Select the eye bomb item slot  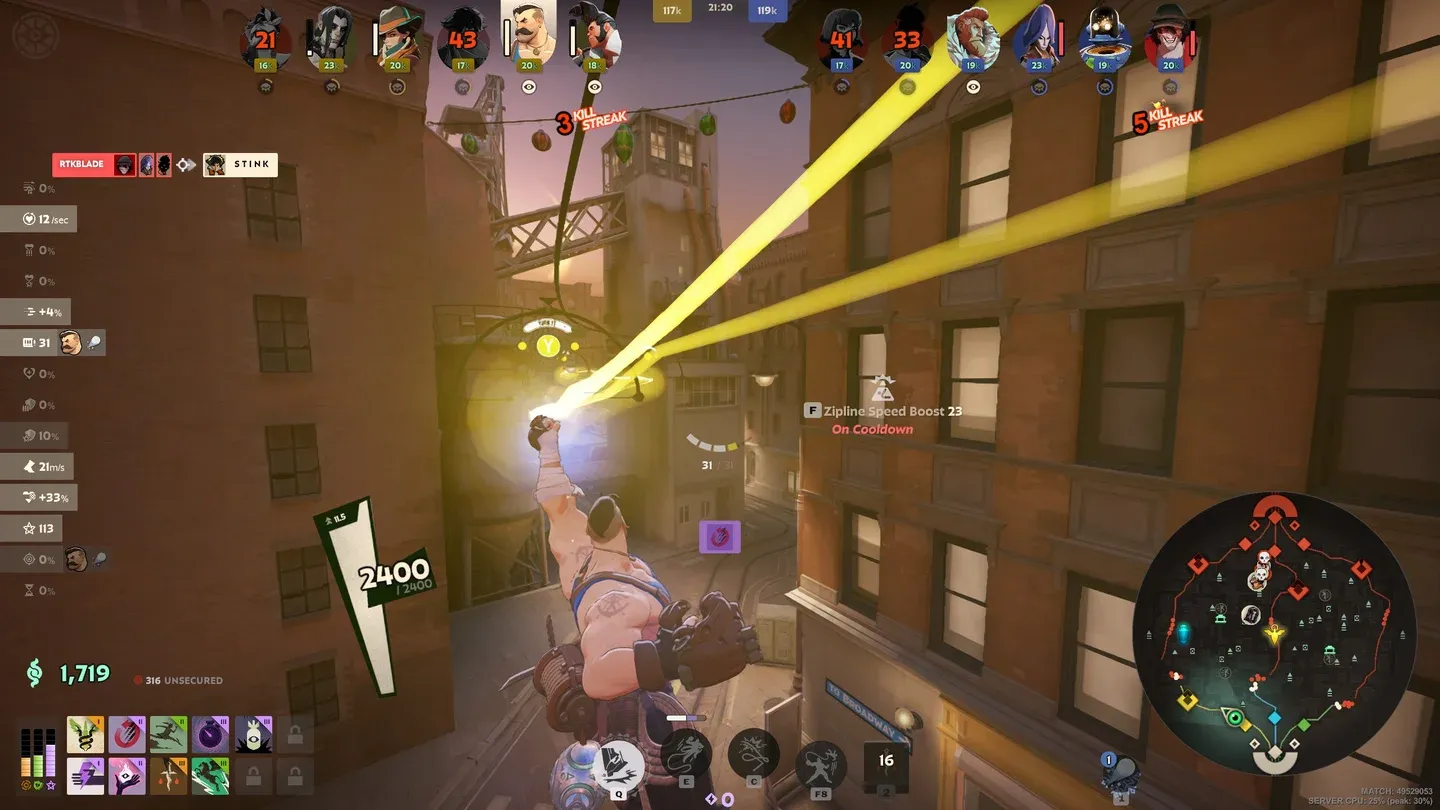pos(252,734)
